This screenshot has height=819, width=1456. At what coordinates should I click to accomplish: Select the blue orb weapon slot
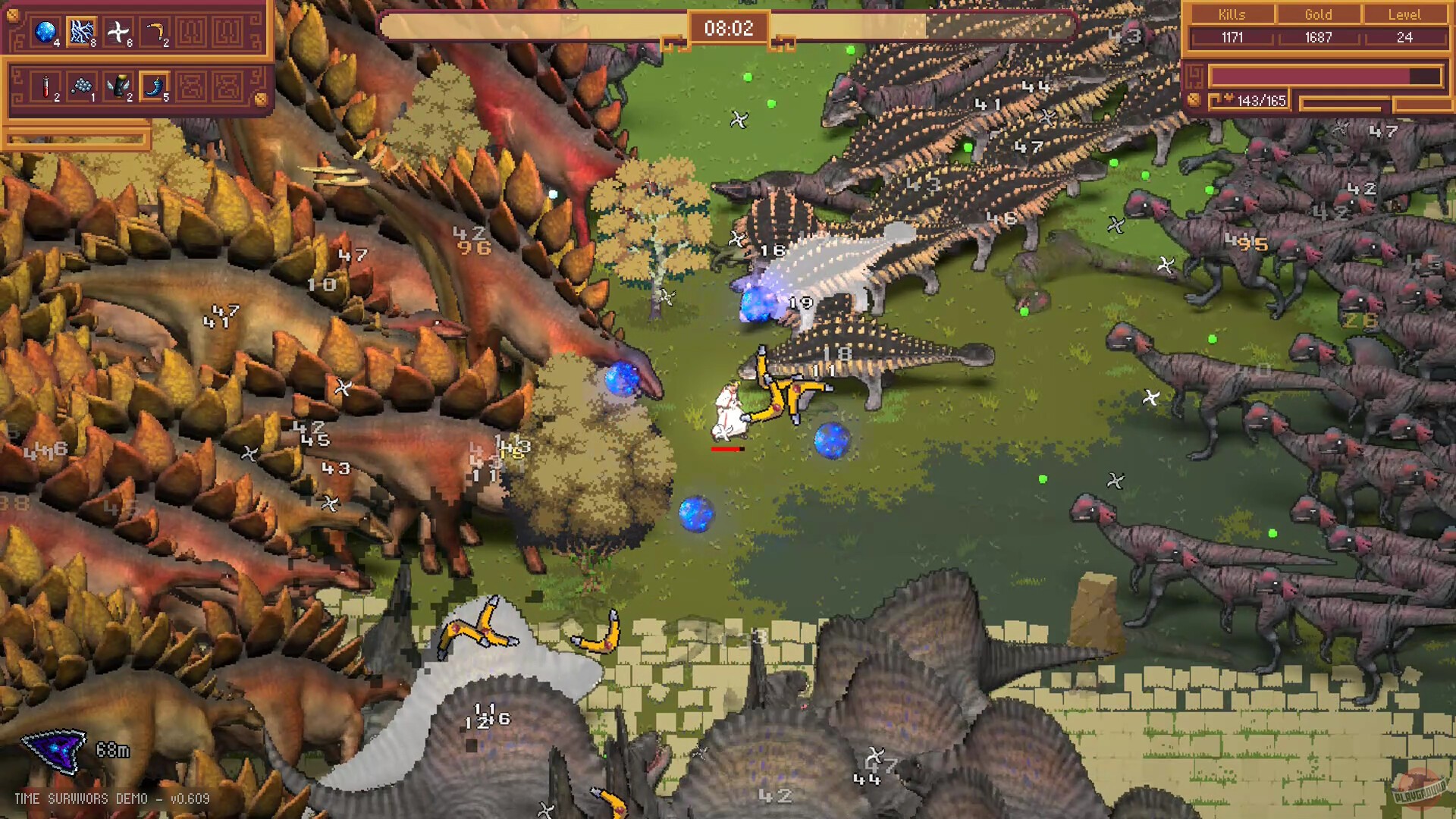[x=47, y=30]
